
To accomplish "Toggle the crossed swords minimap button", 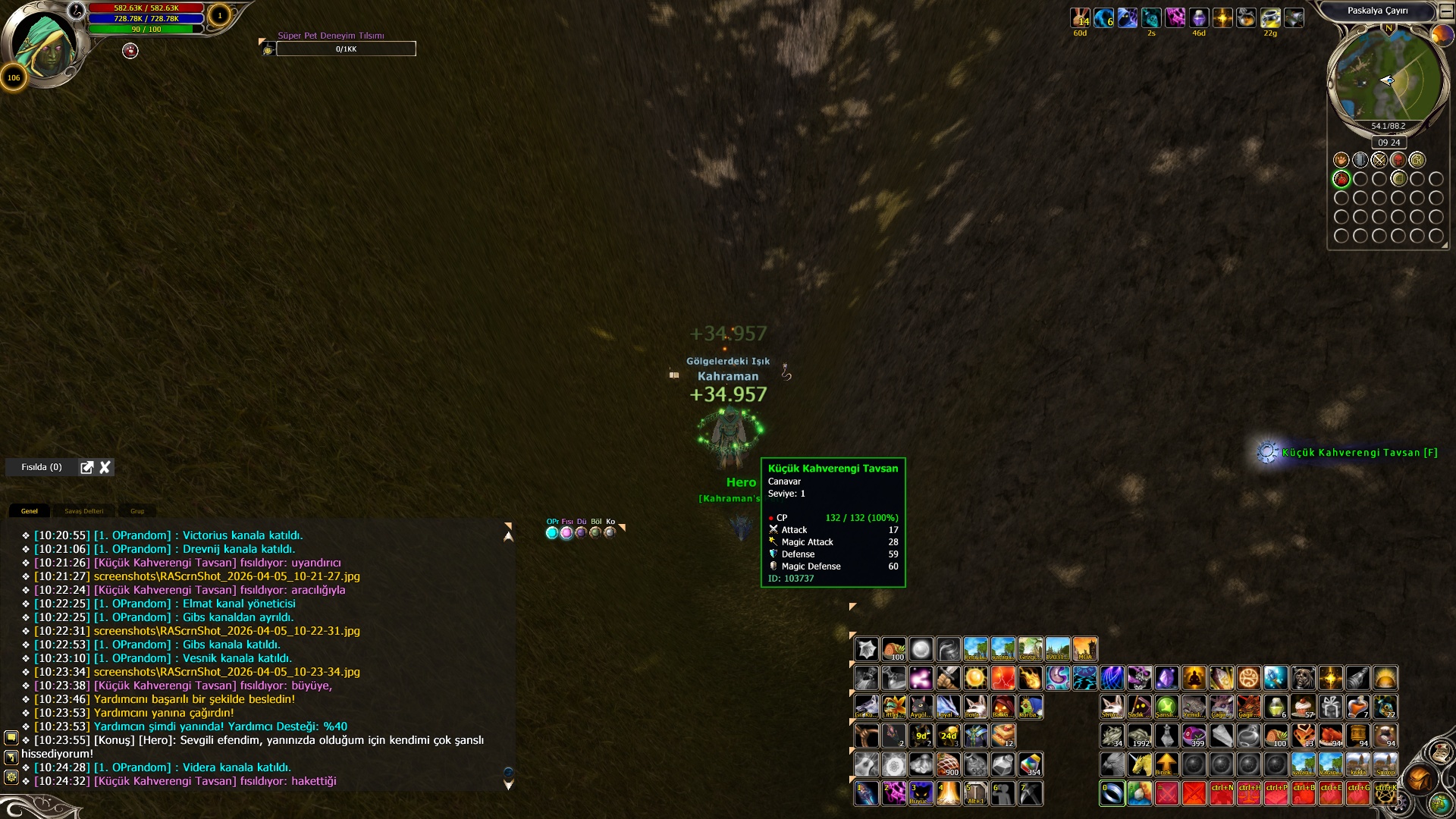I will (x=1379, y=160).
